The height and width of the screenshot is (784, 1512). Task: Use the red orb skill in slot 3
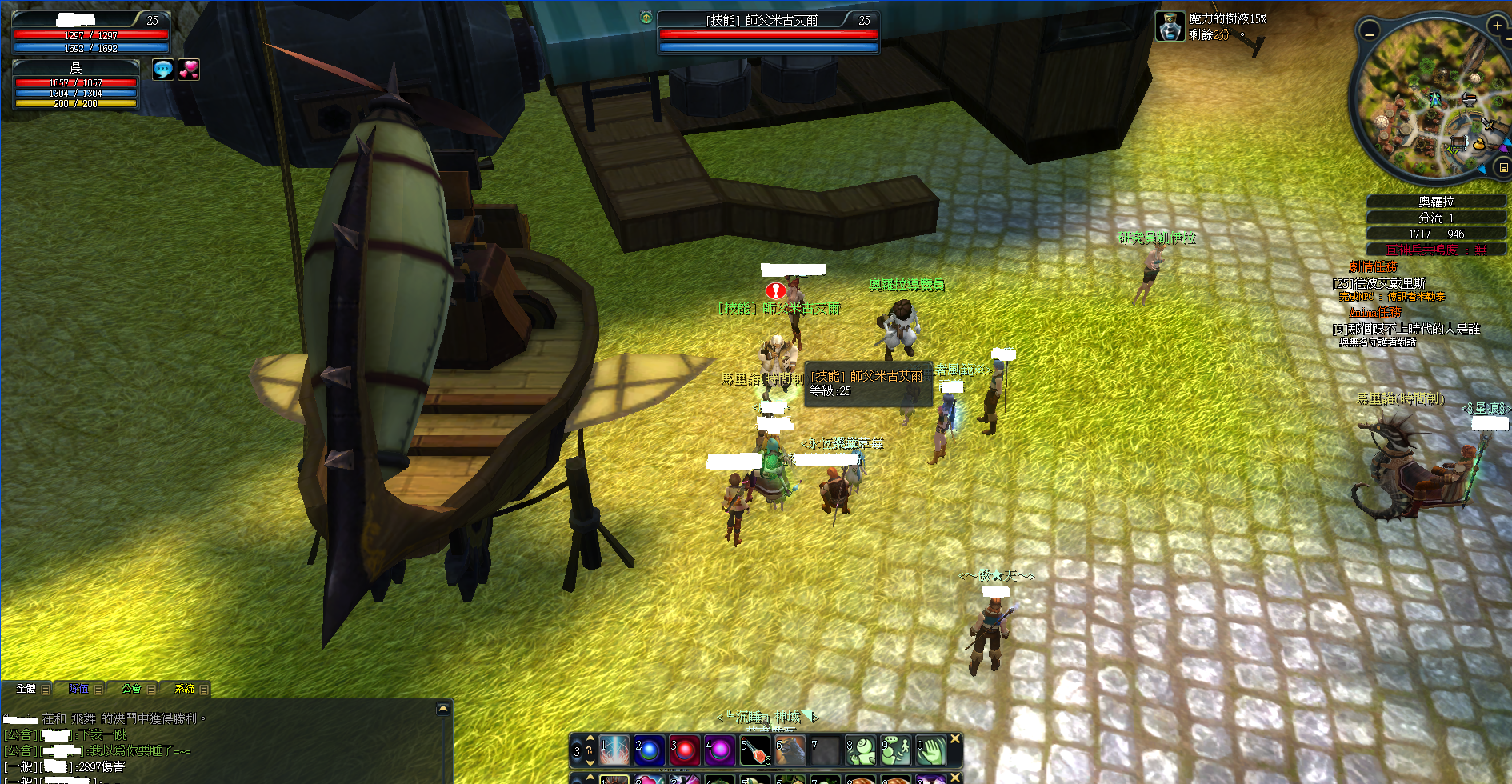pos(684,750)
